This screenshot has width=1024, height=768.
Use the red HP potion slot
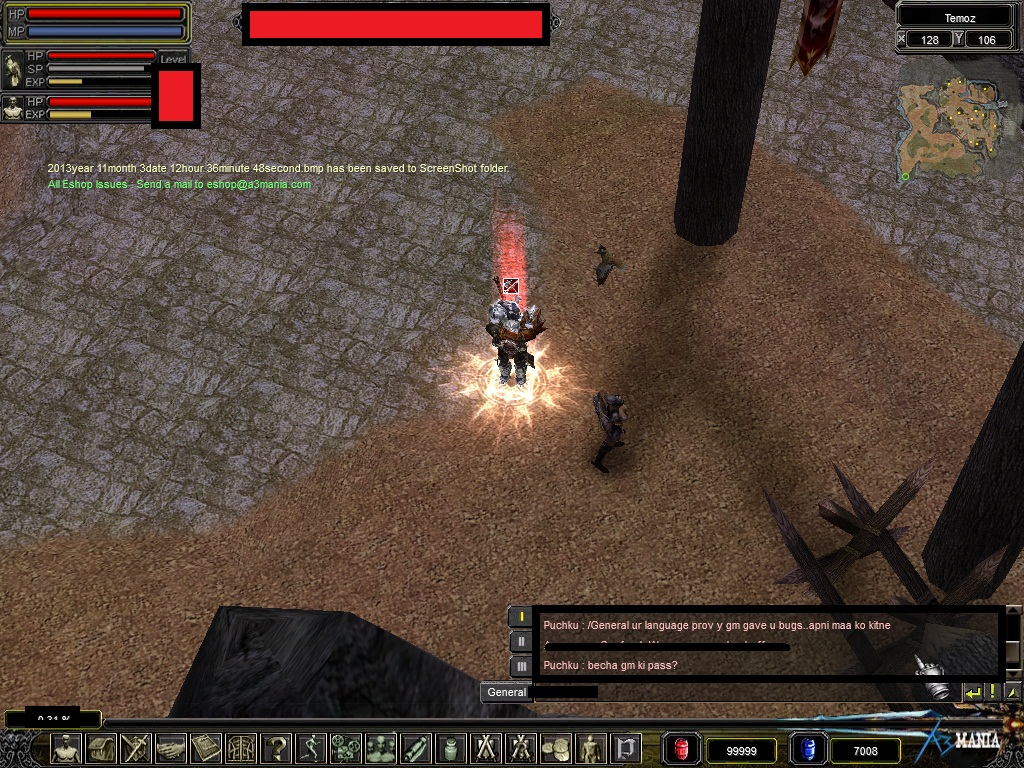682,749
